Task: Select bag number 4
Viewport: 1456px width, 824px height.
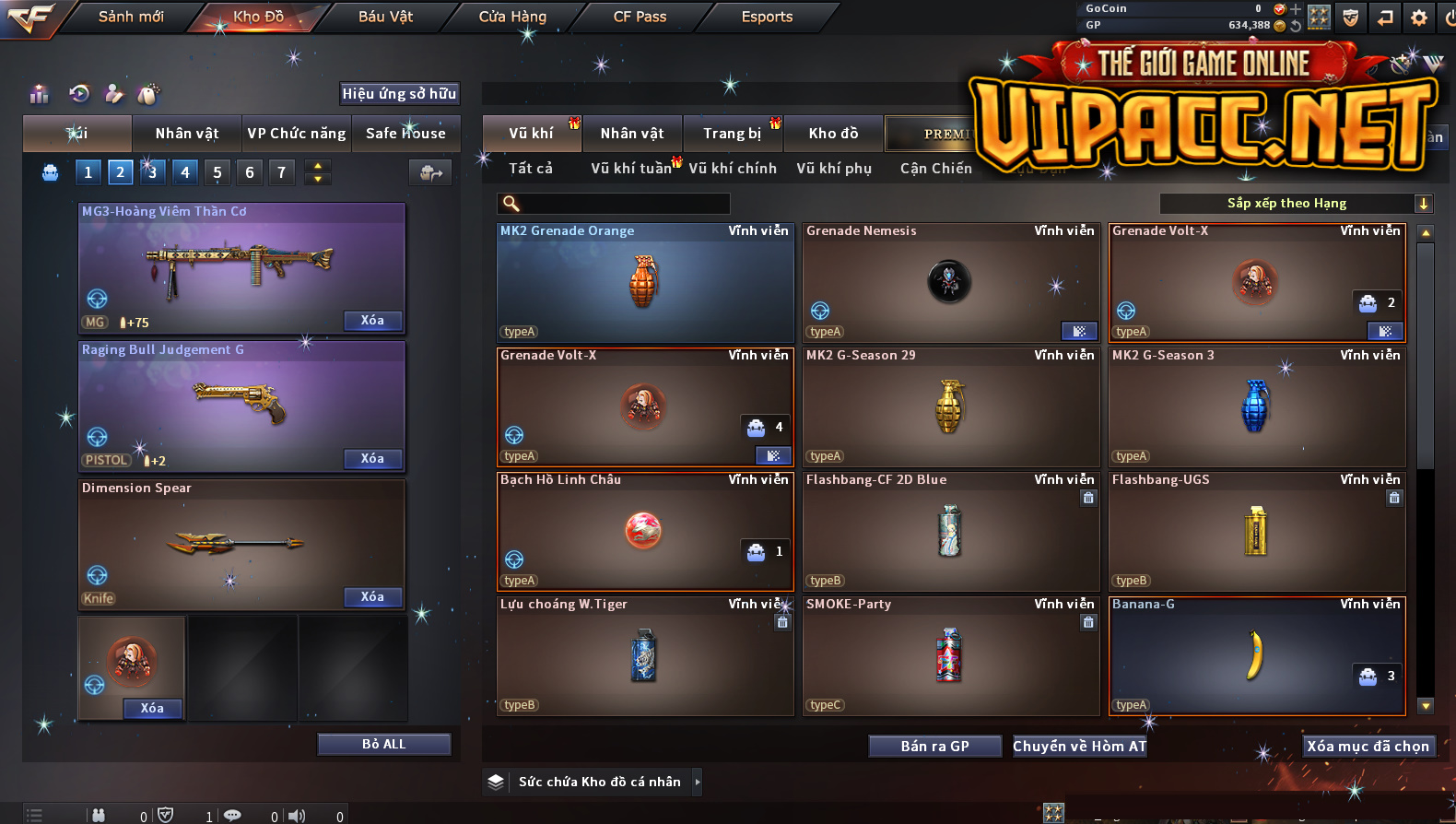Action: [185, 172]
